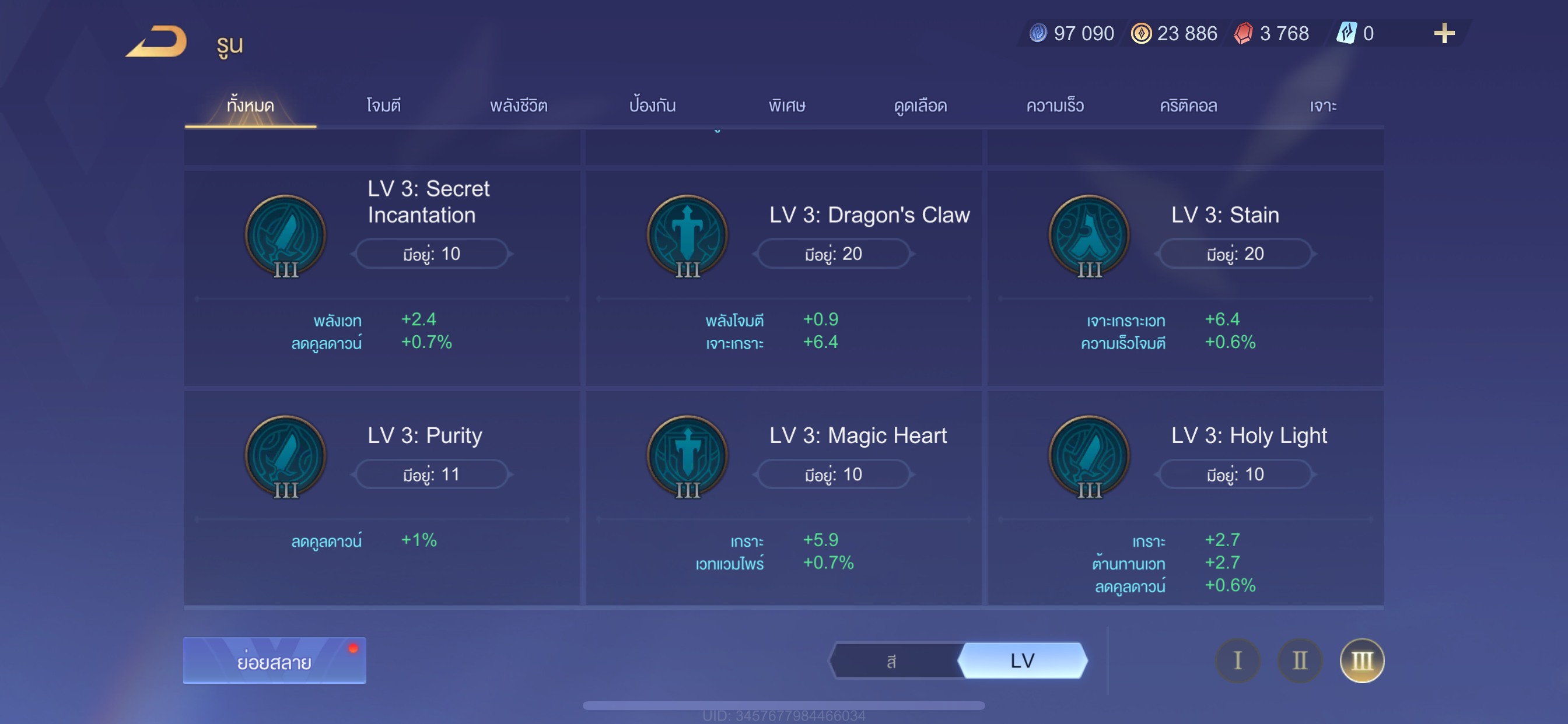This screenshot has width=1568, height=724.
Task: Add currency with the plus button
Action: (1444, 33)
